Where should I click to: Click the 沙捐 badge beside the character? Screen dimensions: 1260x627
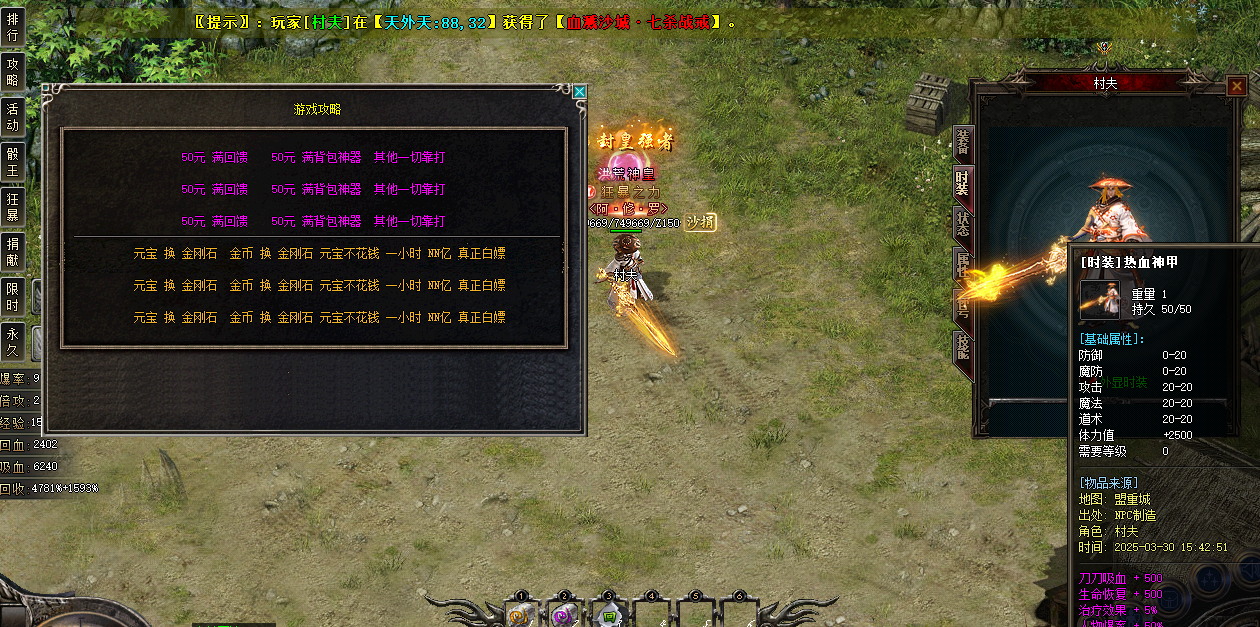coord(700,222)
